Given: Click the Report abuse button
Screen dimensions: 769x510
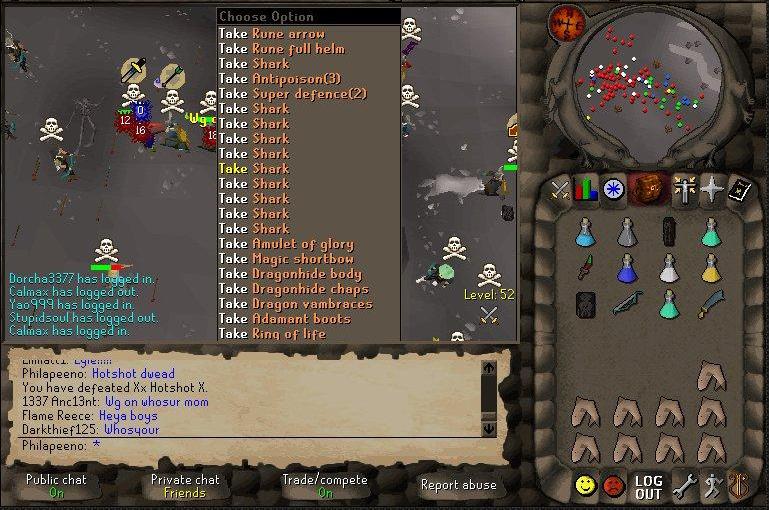Looking at the screenshot, I should coord(459,485).
